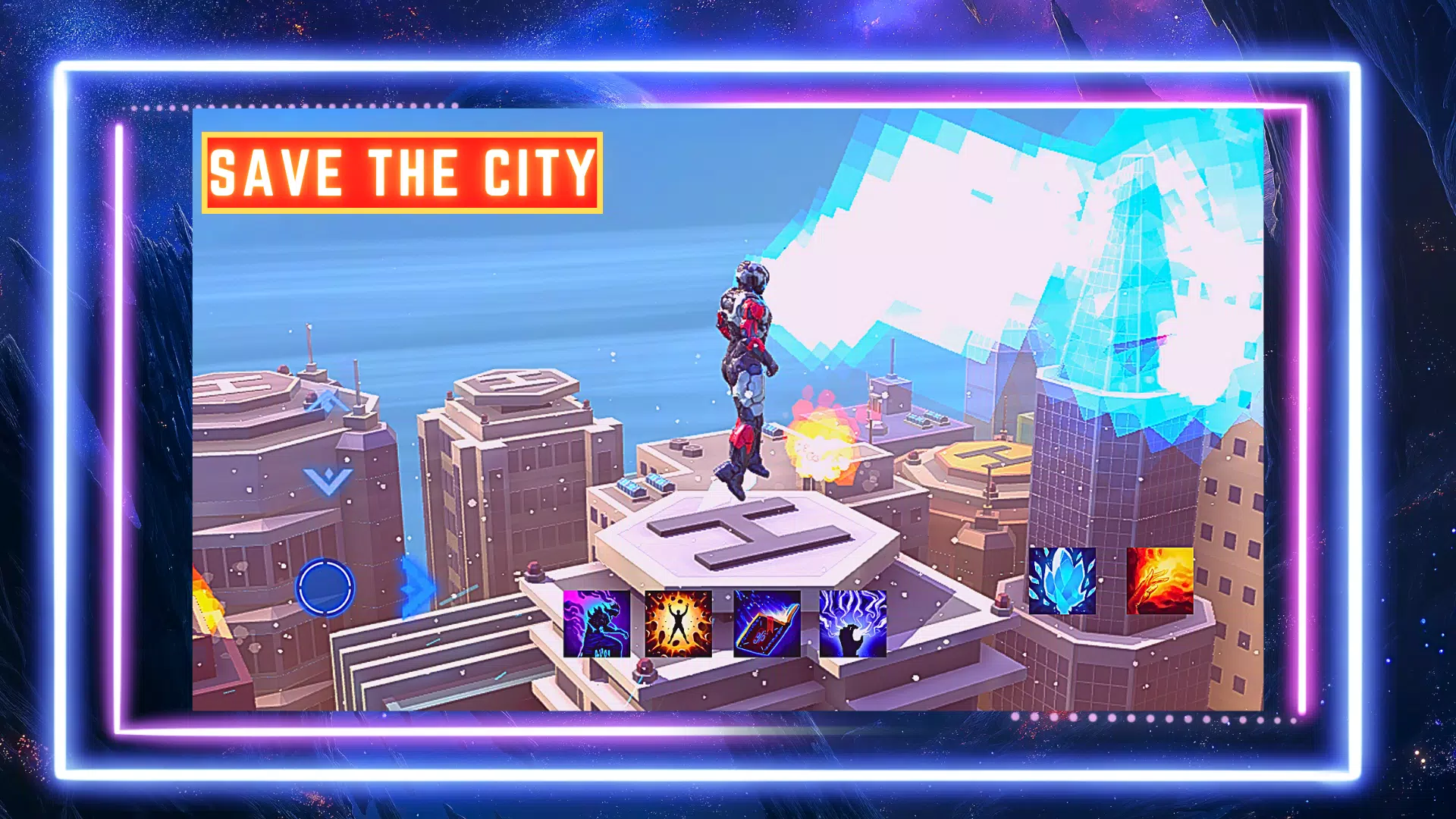
Task: Select the neon frame border tab
Action: [x=728, y=64]
